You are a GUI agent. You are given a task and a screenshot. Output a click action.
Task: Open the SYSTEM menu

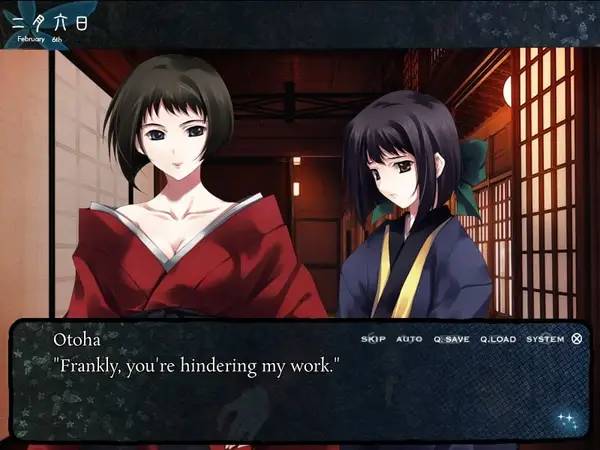(545, 339)
